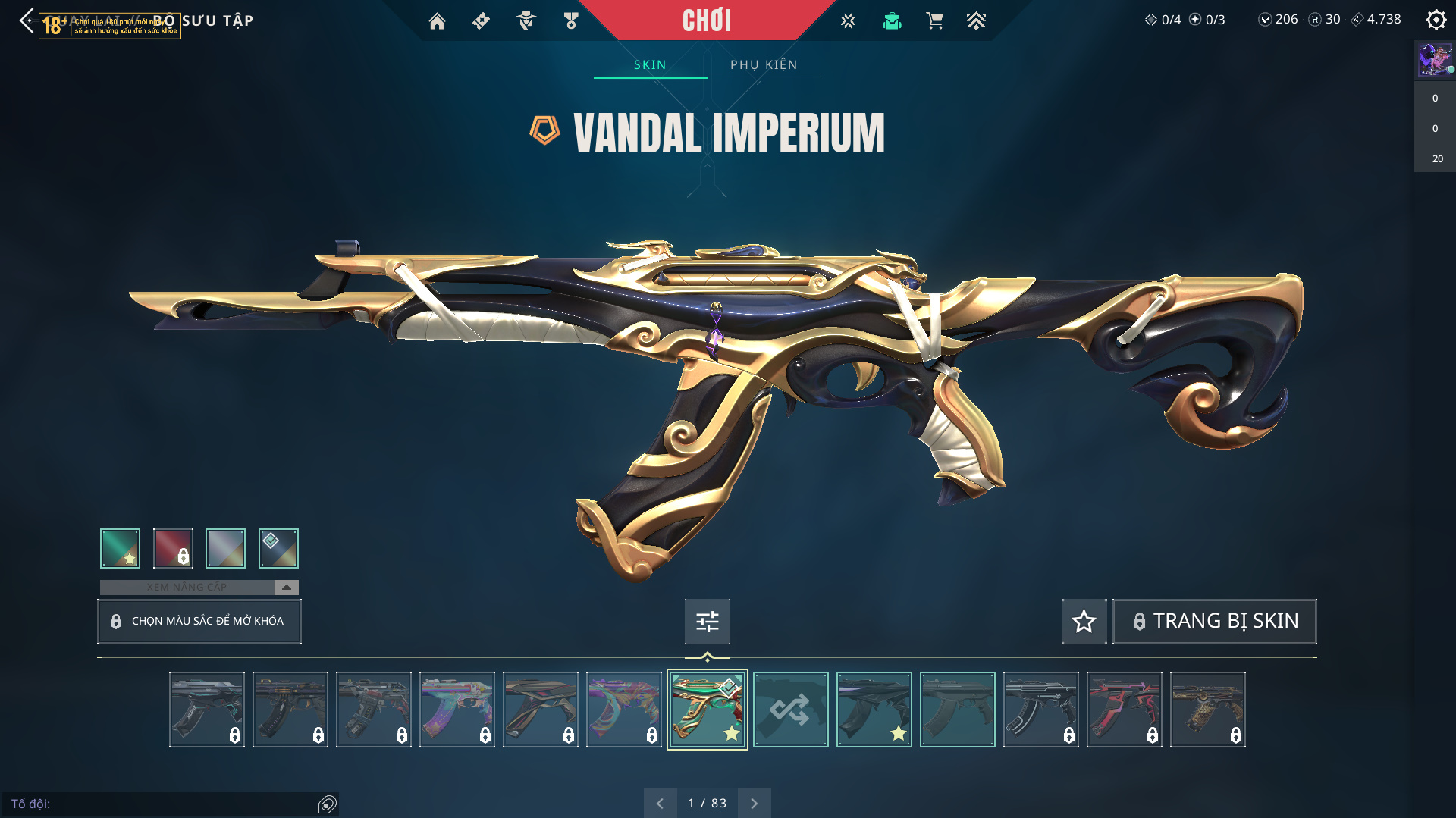
Task: Select the dark blue and gold variant
Action: click(278, 548)
